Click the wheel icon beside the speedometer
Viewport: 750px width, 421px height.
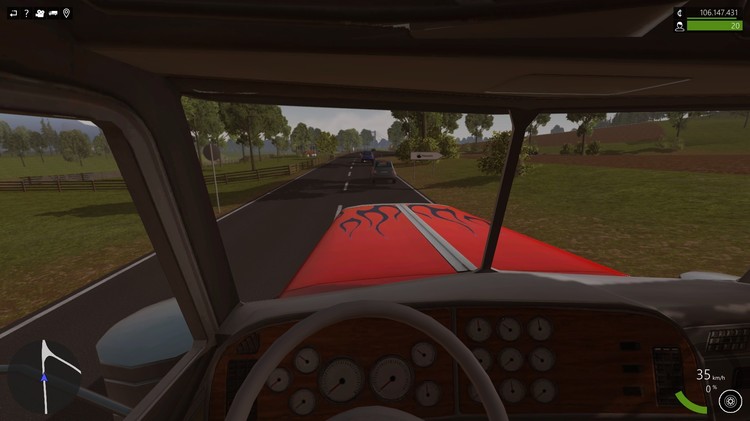point(730,401)
